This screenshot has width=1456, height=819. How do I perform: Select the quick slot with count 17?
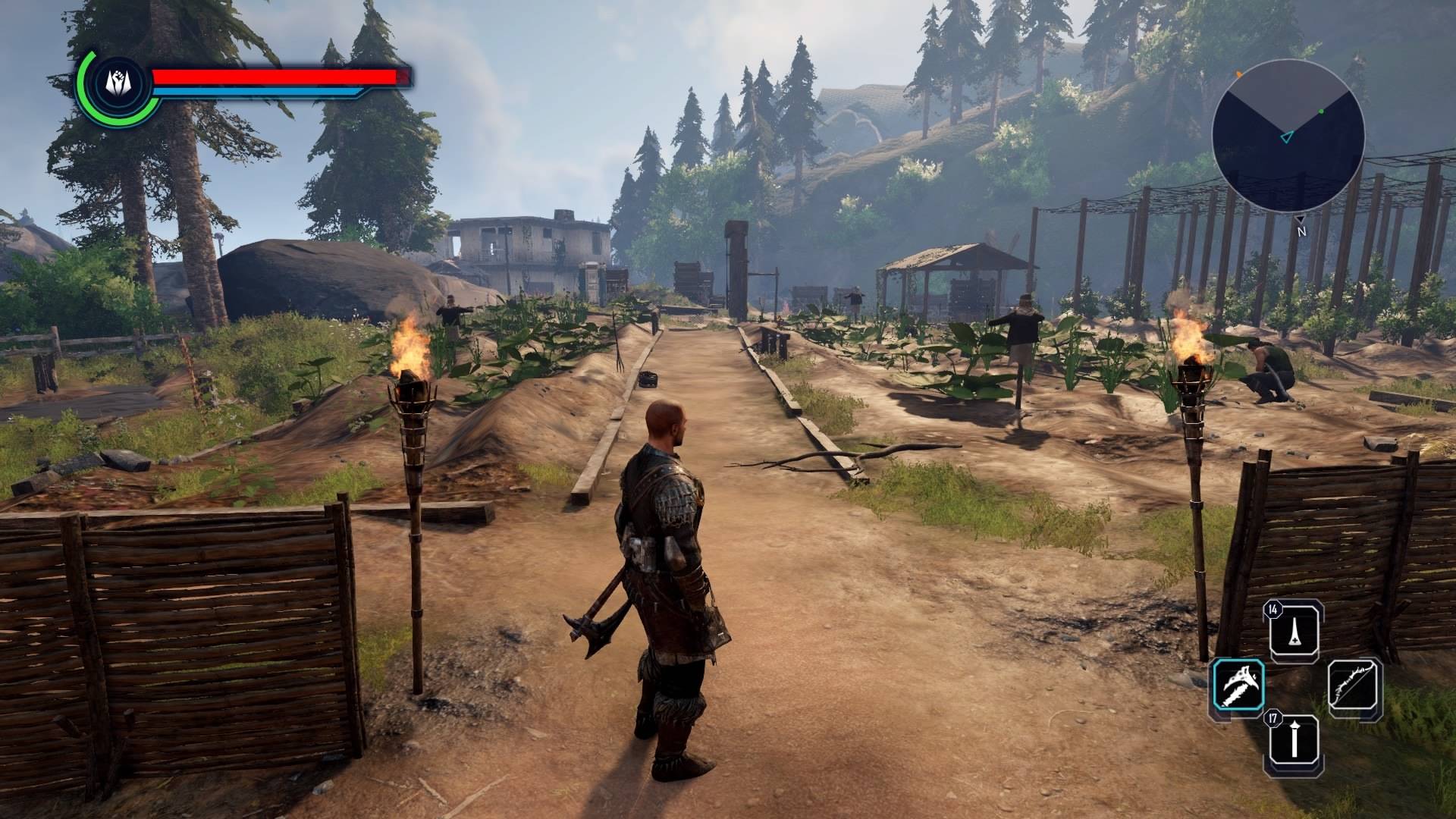[1294, 739]
